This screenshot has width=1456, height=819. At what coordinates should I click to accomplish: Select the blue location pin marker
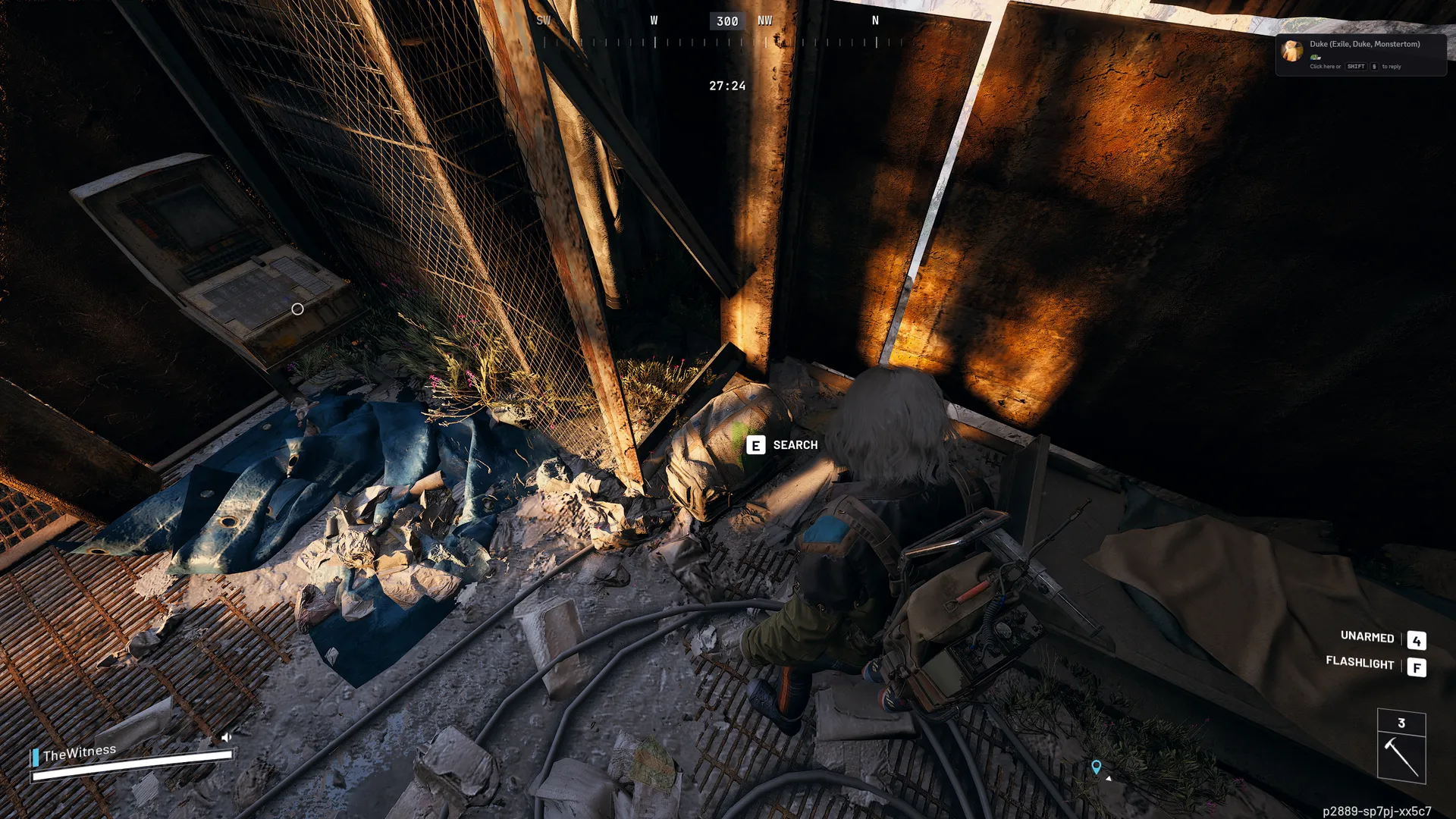1096,767
